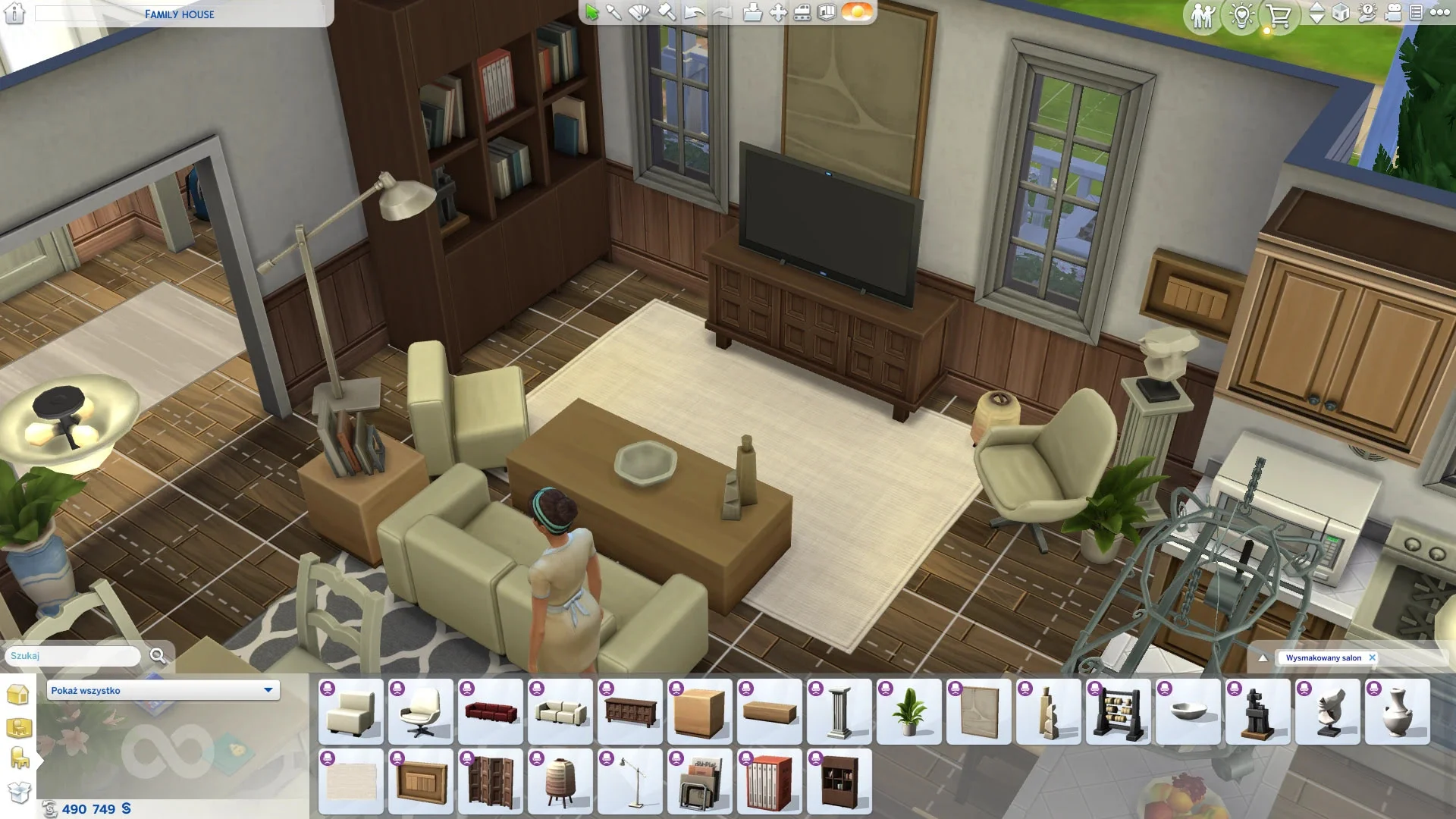Open the design swatch tool
This screenshot has height=819, width=1456.
(639, 13)
